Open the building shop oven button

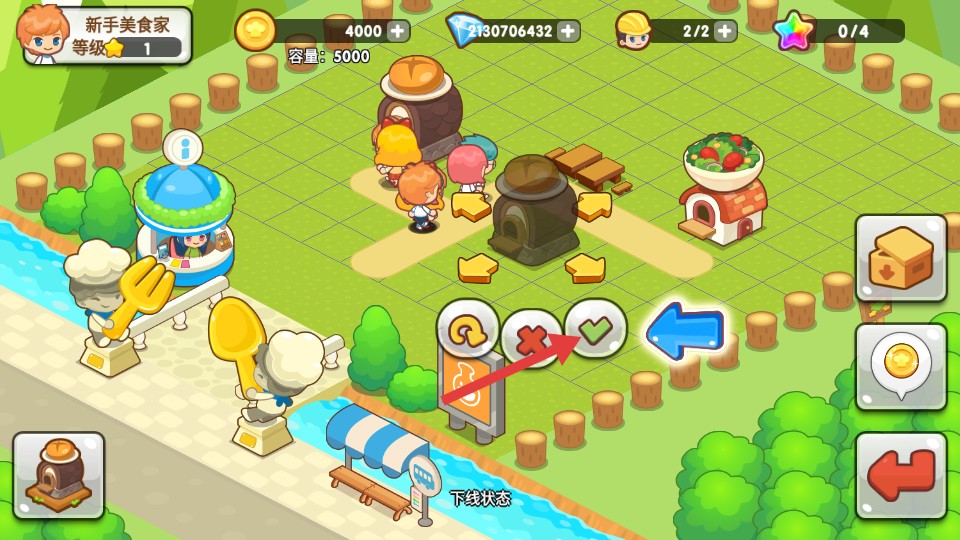(x=59, y=475)
